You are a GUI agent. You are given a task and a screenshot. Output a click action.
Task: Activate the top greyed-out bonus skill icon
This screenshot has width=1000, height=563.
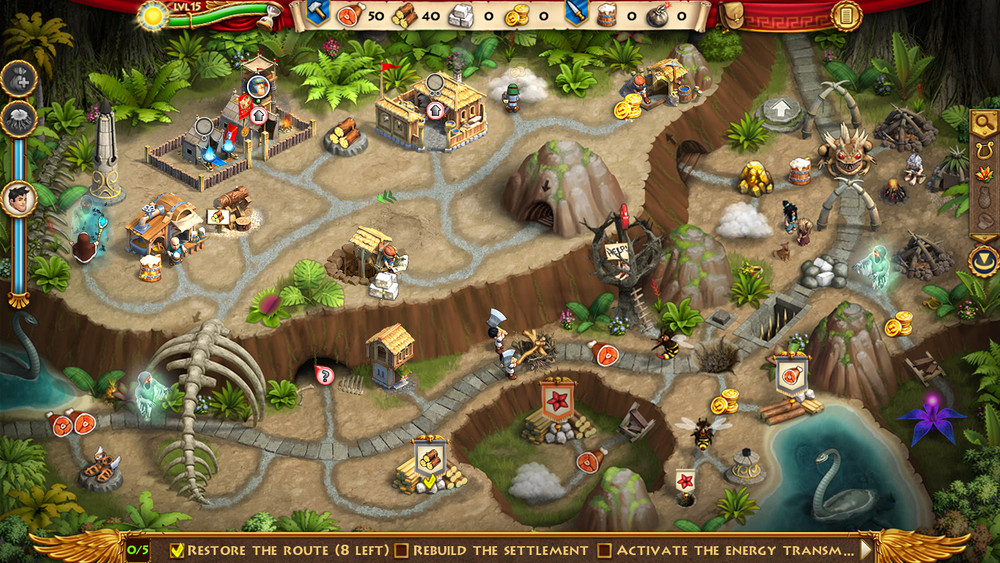pyautogui.click(x=18, y=78)
